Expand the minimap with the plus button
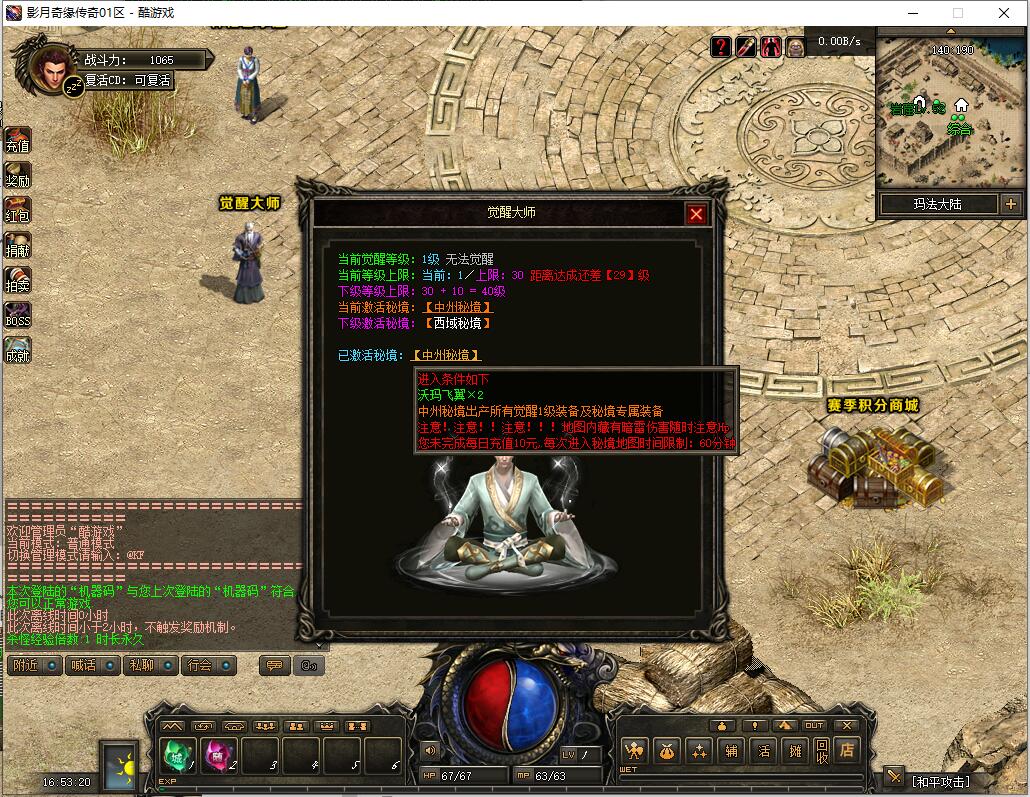1030x797 pixels. tap(1011, 204)
